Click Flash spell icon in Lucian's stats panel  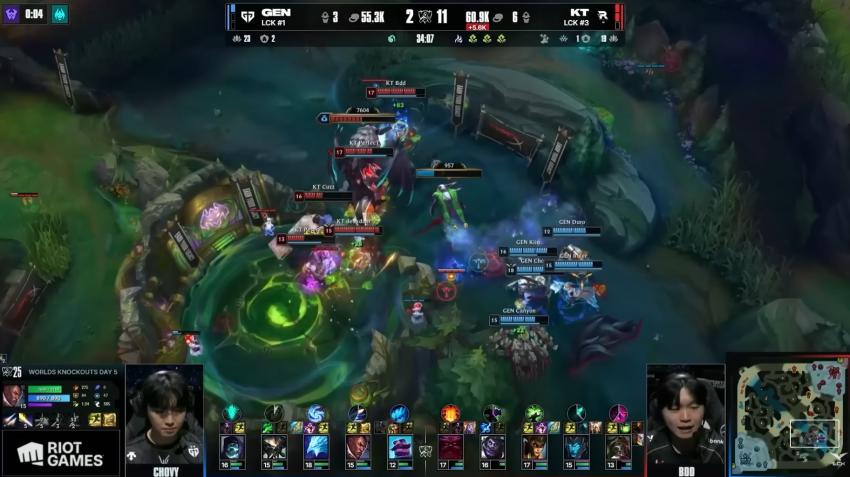95,419
